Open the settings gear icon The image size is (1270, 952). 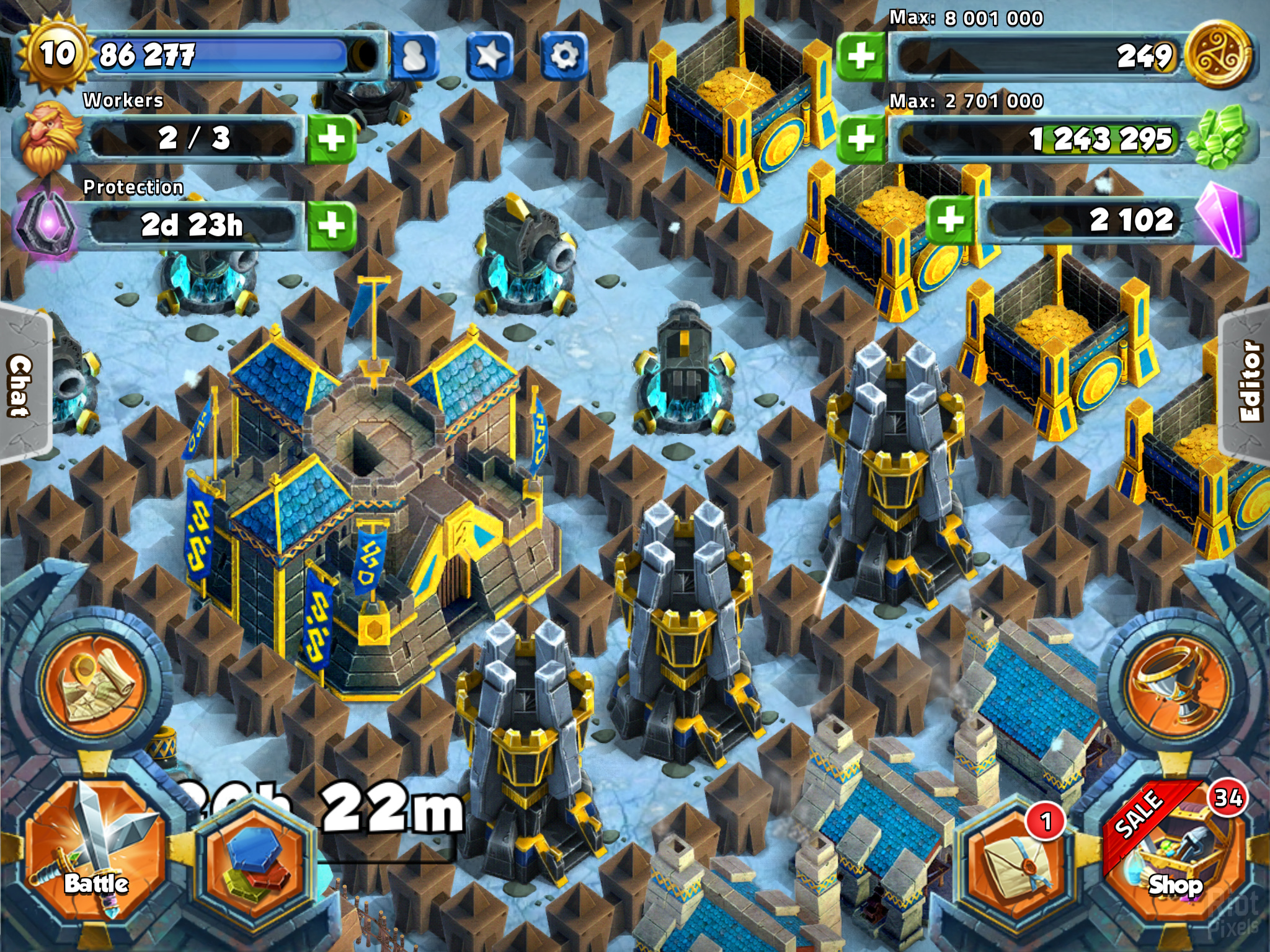[x=564, y=56]
